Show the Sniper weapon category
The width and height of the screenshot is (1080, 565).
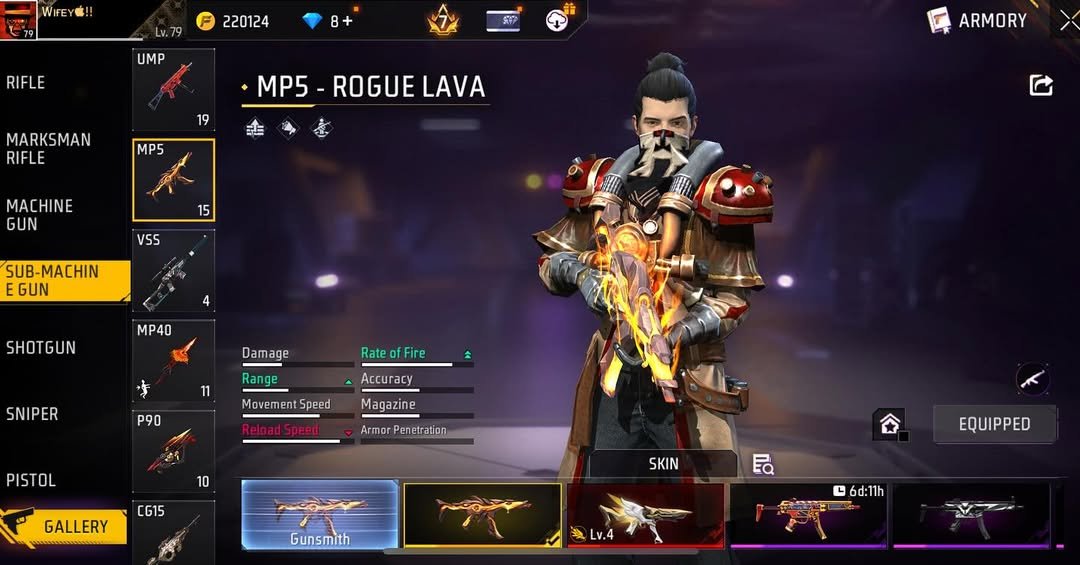[32, 414]
